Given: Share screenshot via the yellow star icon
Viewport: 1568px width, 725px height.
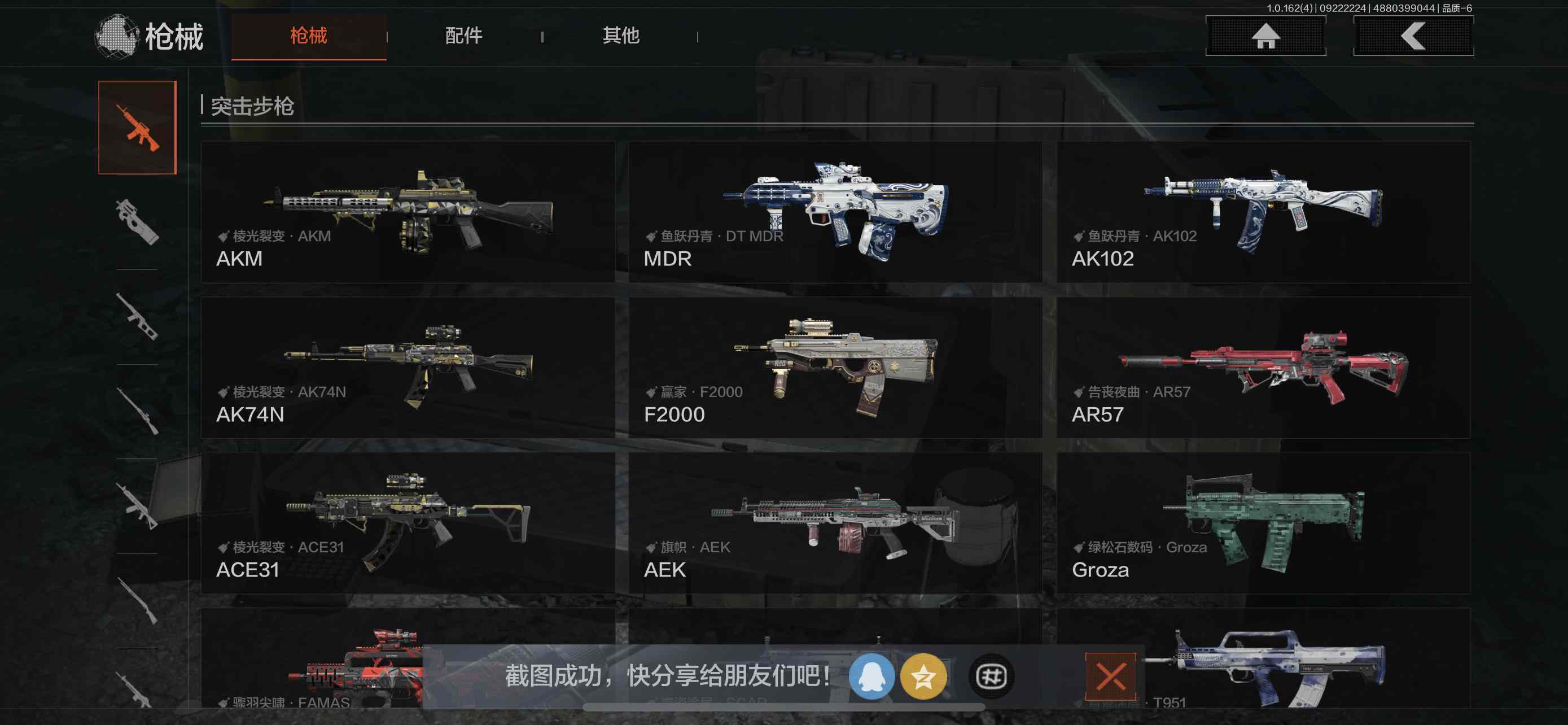Looking at the screenshot, I should point(923,676).
